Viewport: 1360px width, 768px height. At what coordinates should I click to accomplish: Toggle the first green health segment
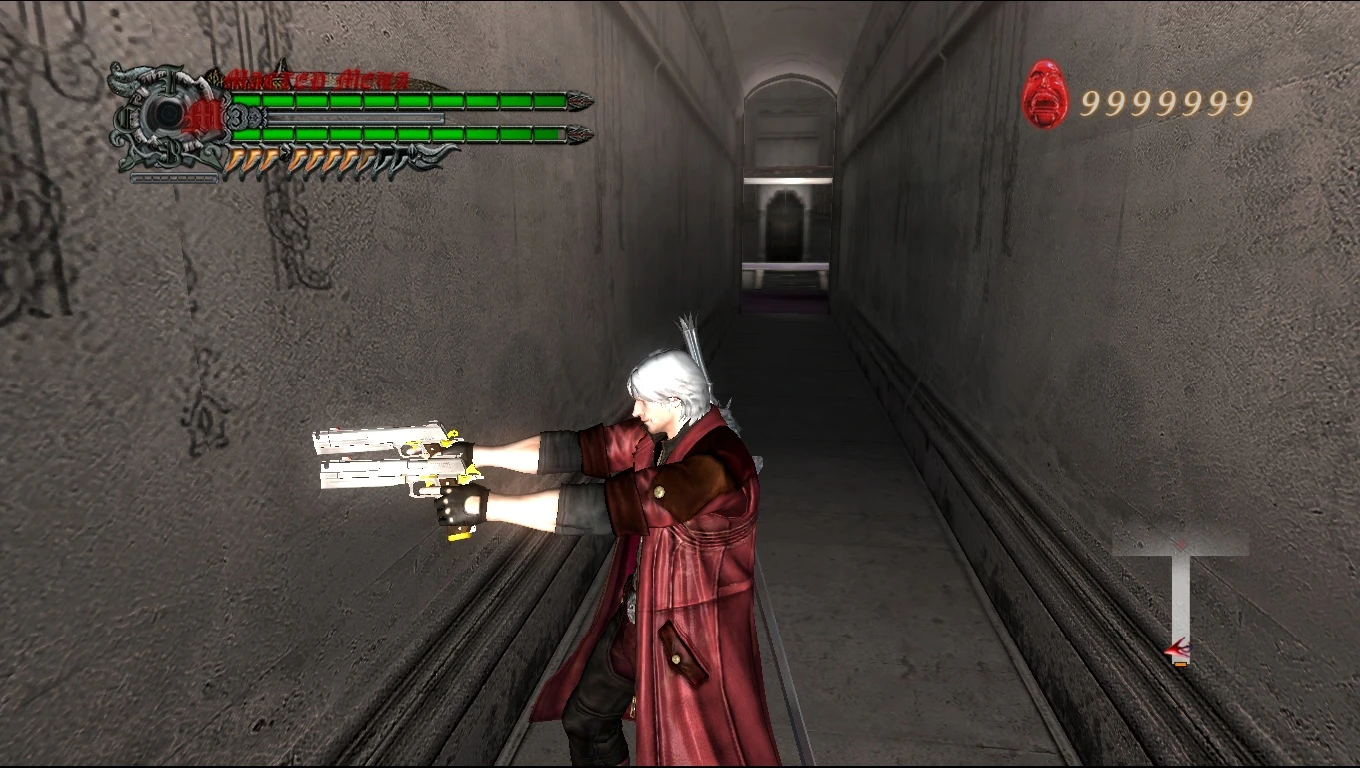(247, 98)
